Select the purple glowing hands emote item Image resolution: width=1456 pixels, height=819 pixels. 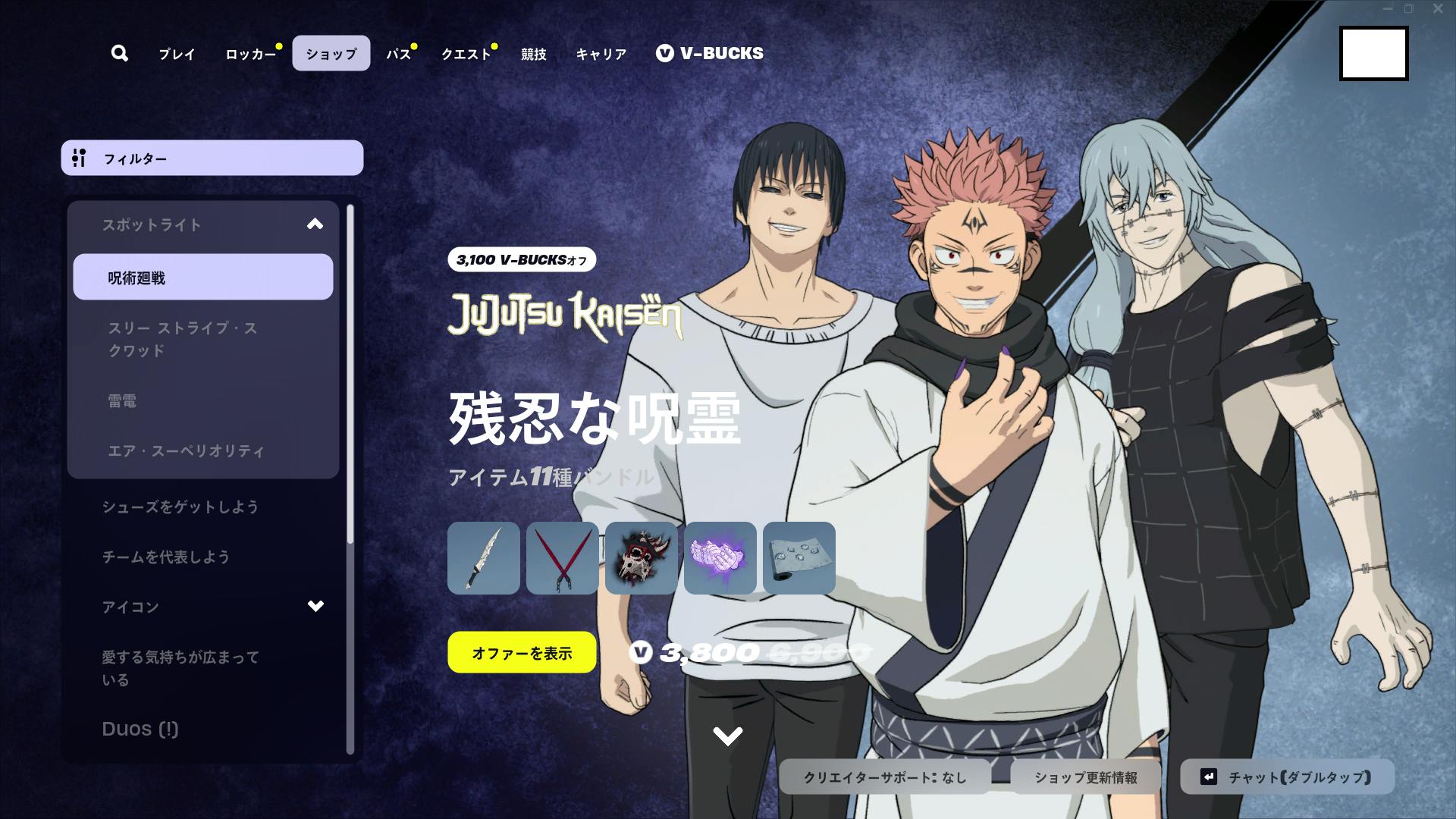point(719,558)
